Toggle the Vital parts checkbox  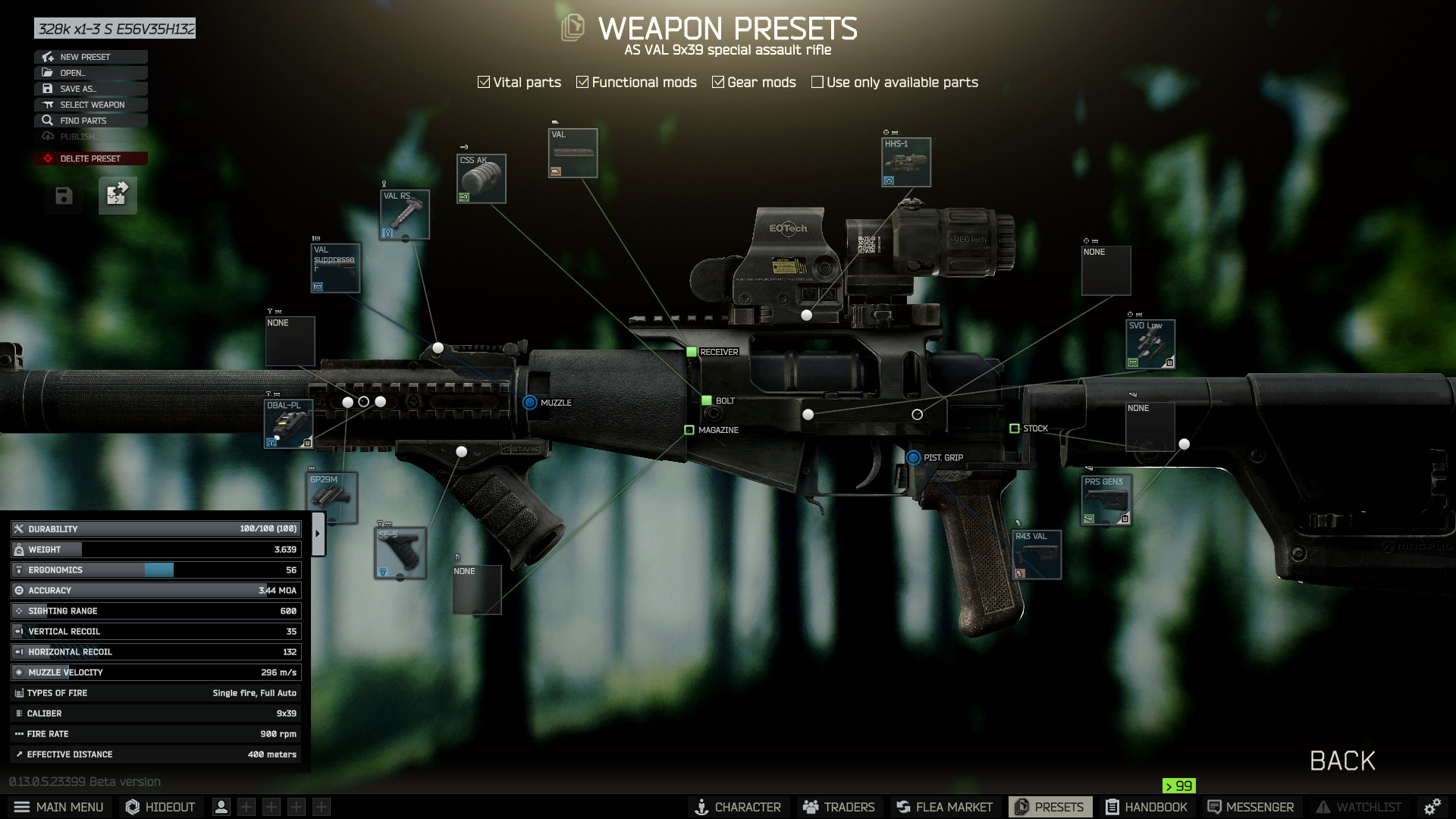click(x=484, y=82)
